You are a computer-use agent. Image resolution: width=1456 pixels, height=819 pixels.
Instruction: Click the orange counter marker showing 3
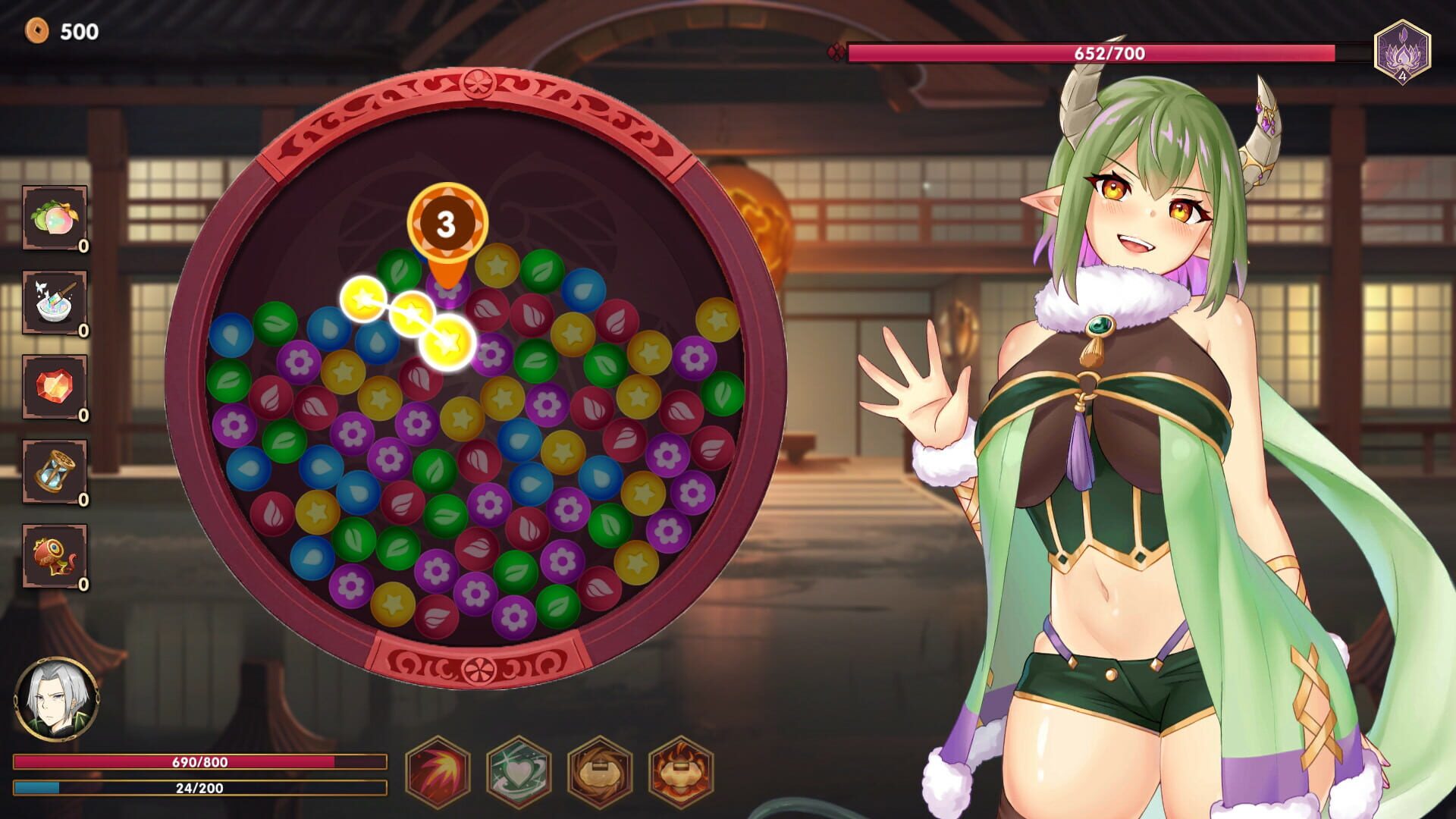445,224
